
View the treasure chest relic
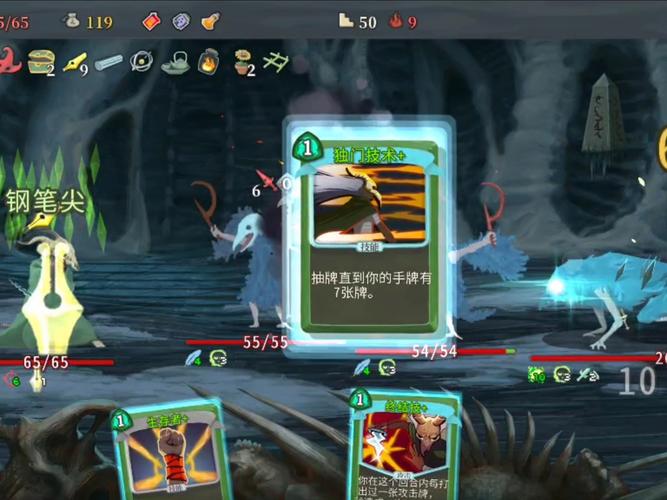point(40,62)
